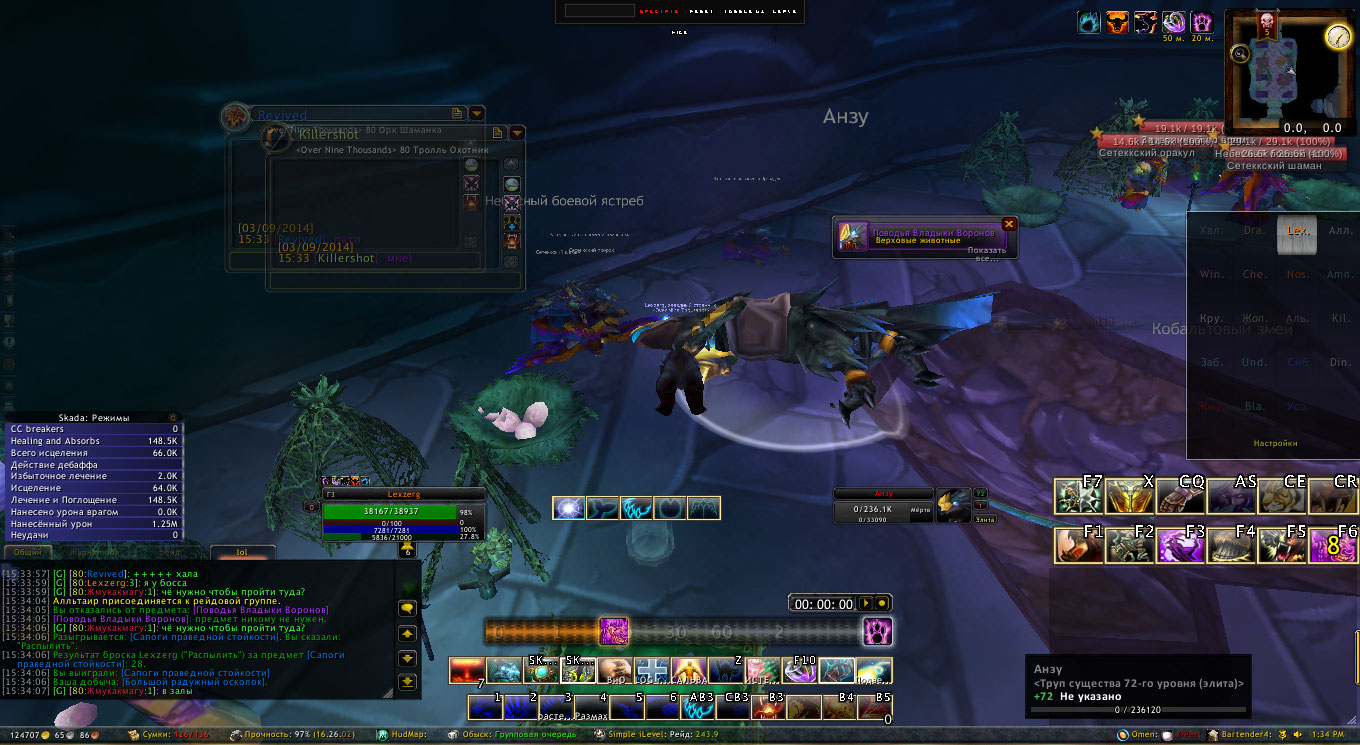Open the chat menu speech bubble button
The width and height of the screenshot is (1360, 745).
(x=407, y=607)
